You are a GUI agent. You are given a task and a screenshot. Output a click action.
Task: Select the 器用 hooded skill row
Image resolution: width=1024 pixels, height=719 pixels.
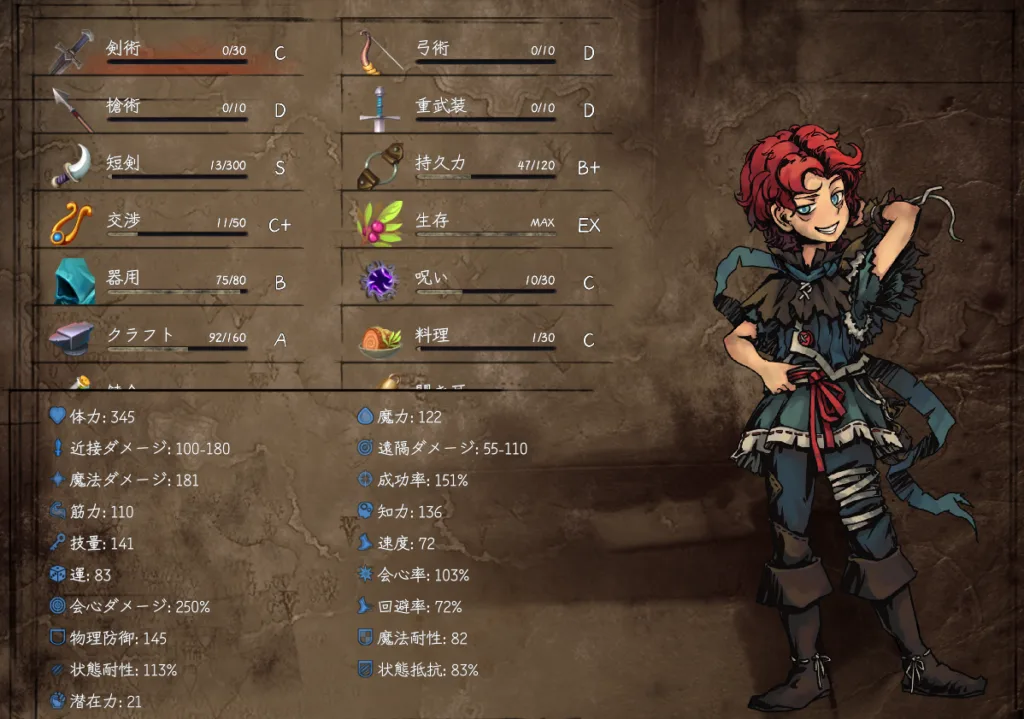pyautogui.click(x=170, y=282)
